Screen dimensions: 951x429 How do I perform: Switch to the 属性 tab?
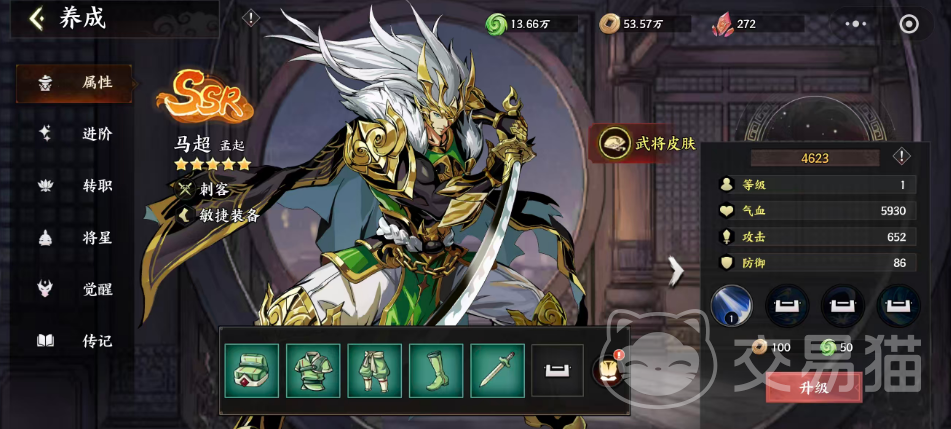[x=75, y=83]
